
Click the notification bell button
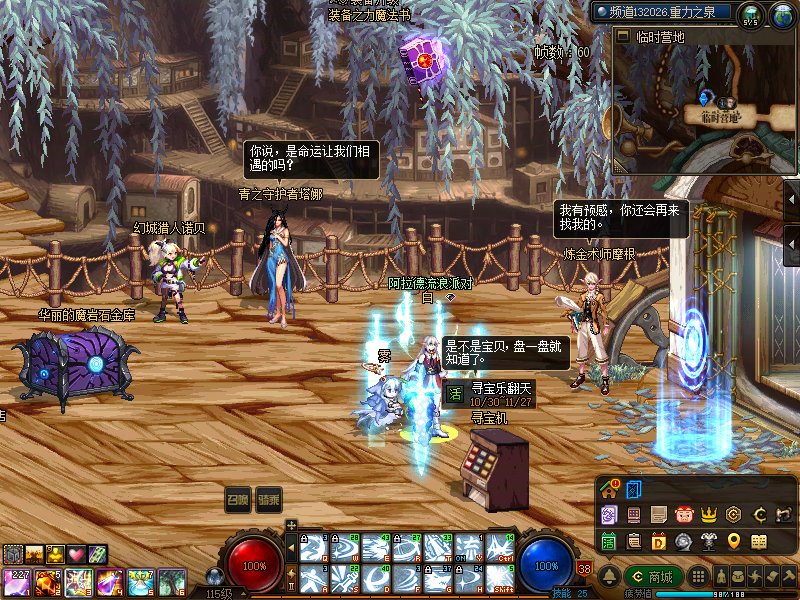(609, 576)
